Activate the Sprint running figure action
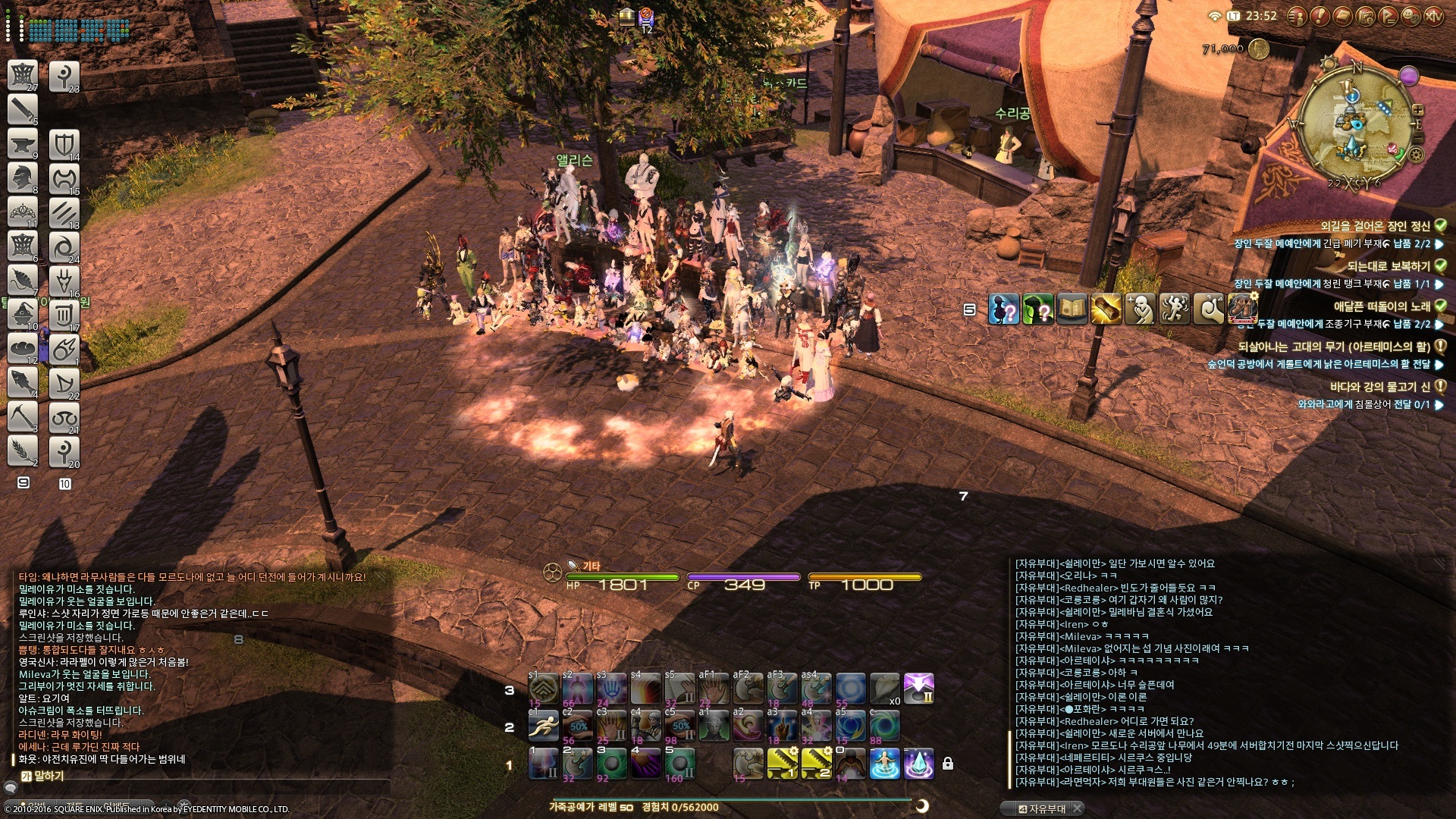 pyautogui.click(x=543, y=727)
